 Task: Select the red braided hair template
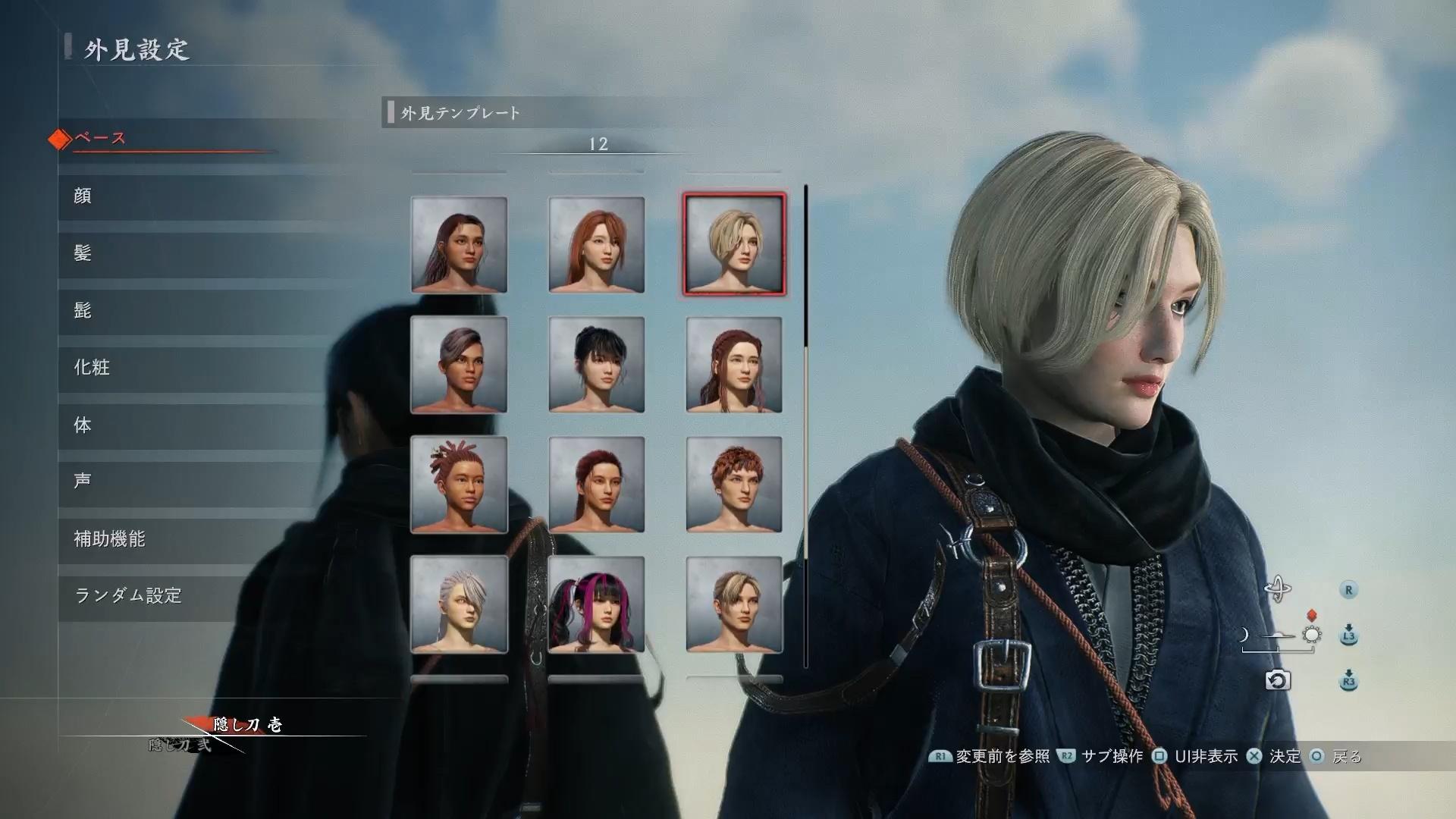pyautogui.click(x=734, y=365)
